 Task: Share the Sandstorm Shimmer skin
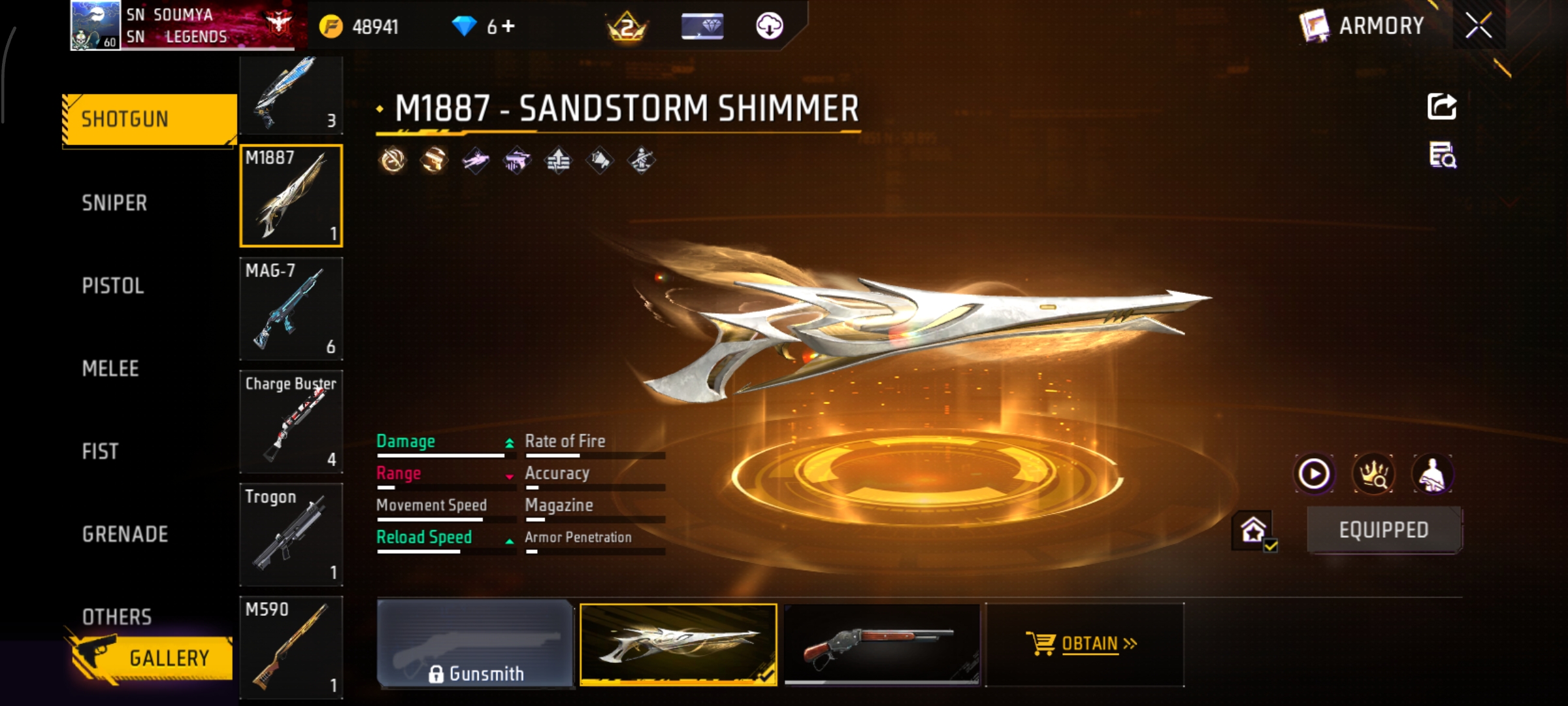pos(1442,107)
